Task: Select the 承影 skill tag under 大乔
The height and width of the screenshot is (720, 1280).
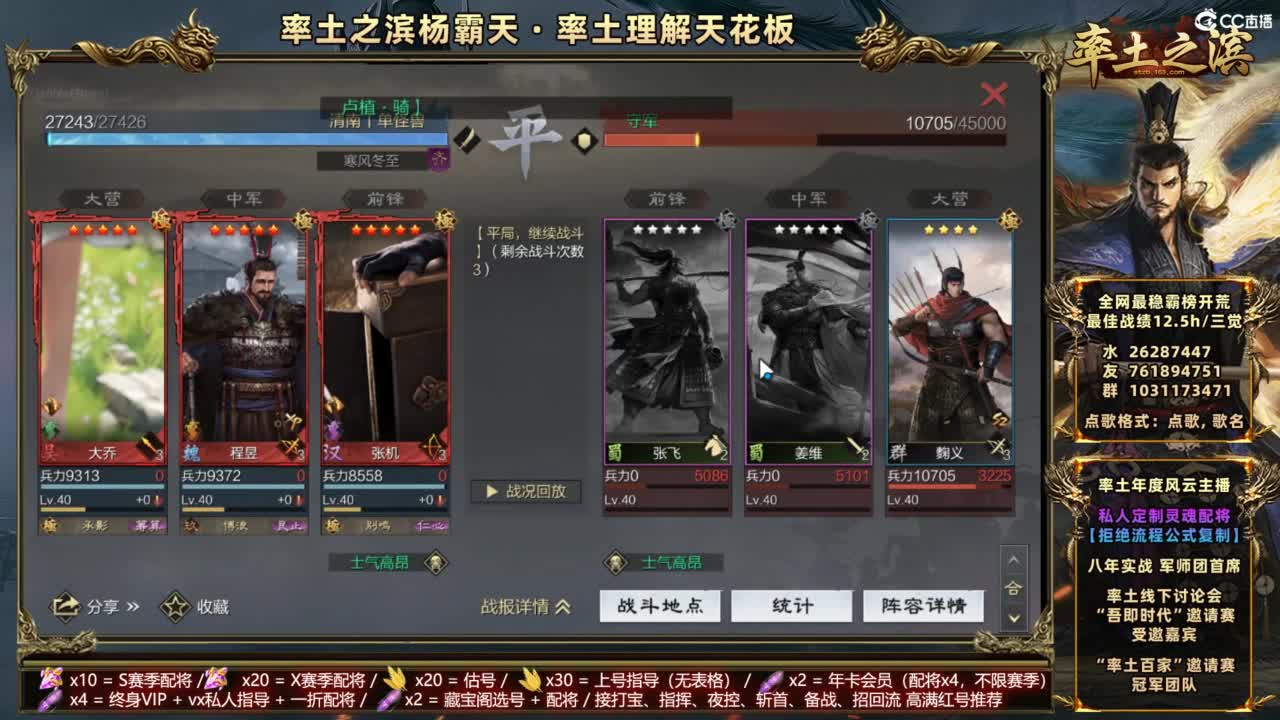Action: pyautogui.click(x=96, y=523)
